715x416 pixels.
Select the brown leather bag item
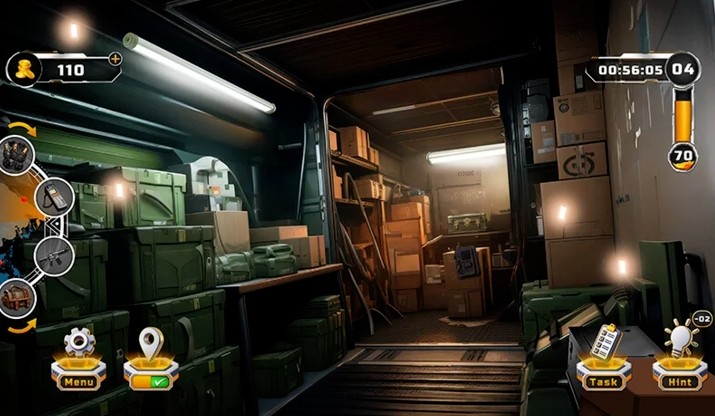16,297
